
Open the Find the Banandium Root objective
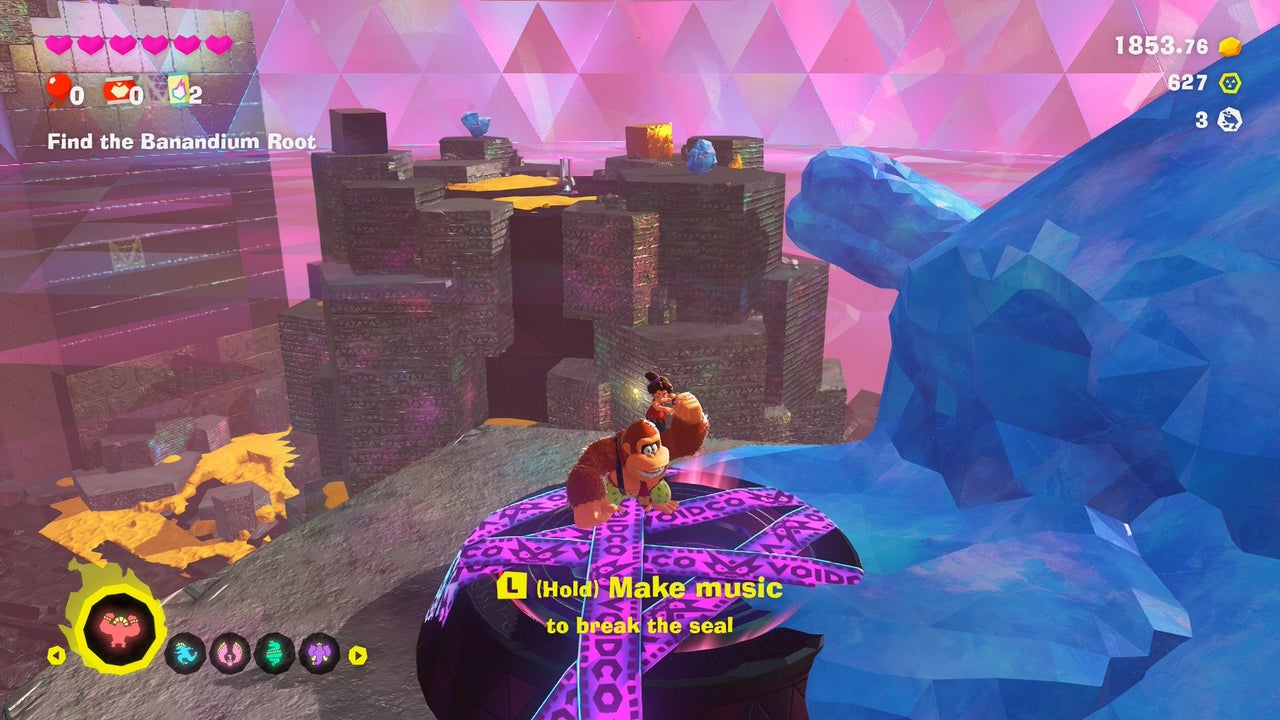pos(181,142)
